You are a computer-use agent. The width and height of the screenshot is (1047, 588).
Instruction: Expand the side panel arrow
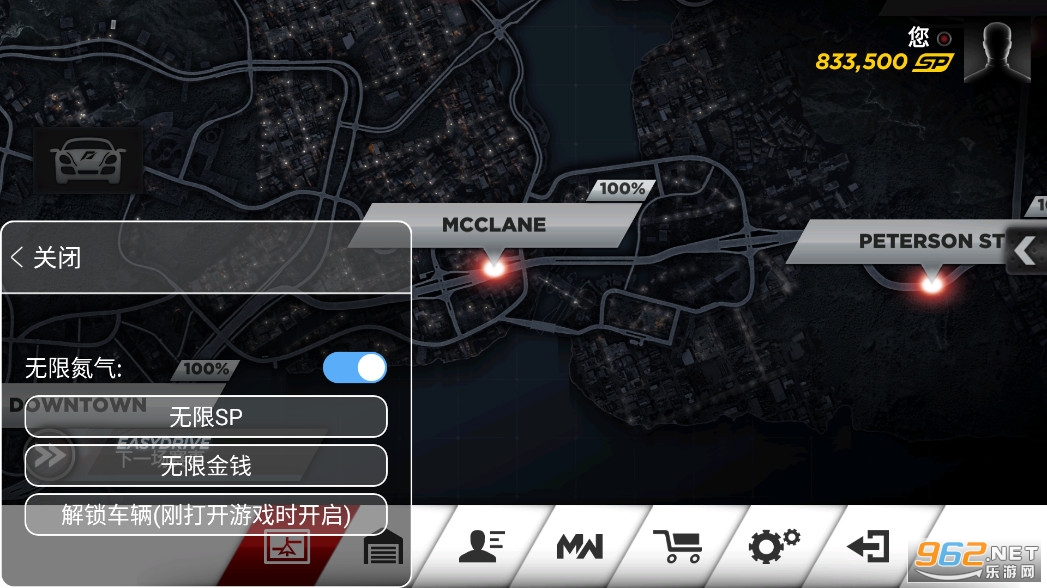(1025, 251)
